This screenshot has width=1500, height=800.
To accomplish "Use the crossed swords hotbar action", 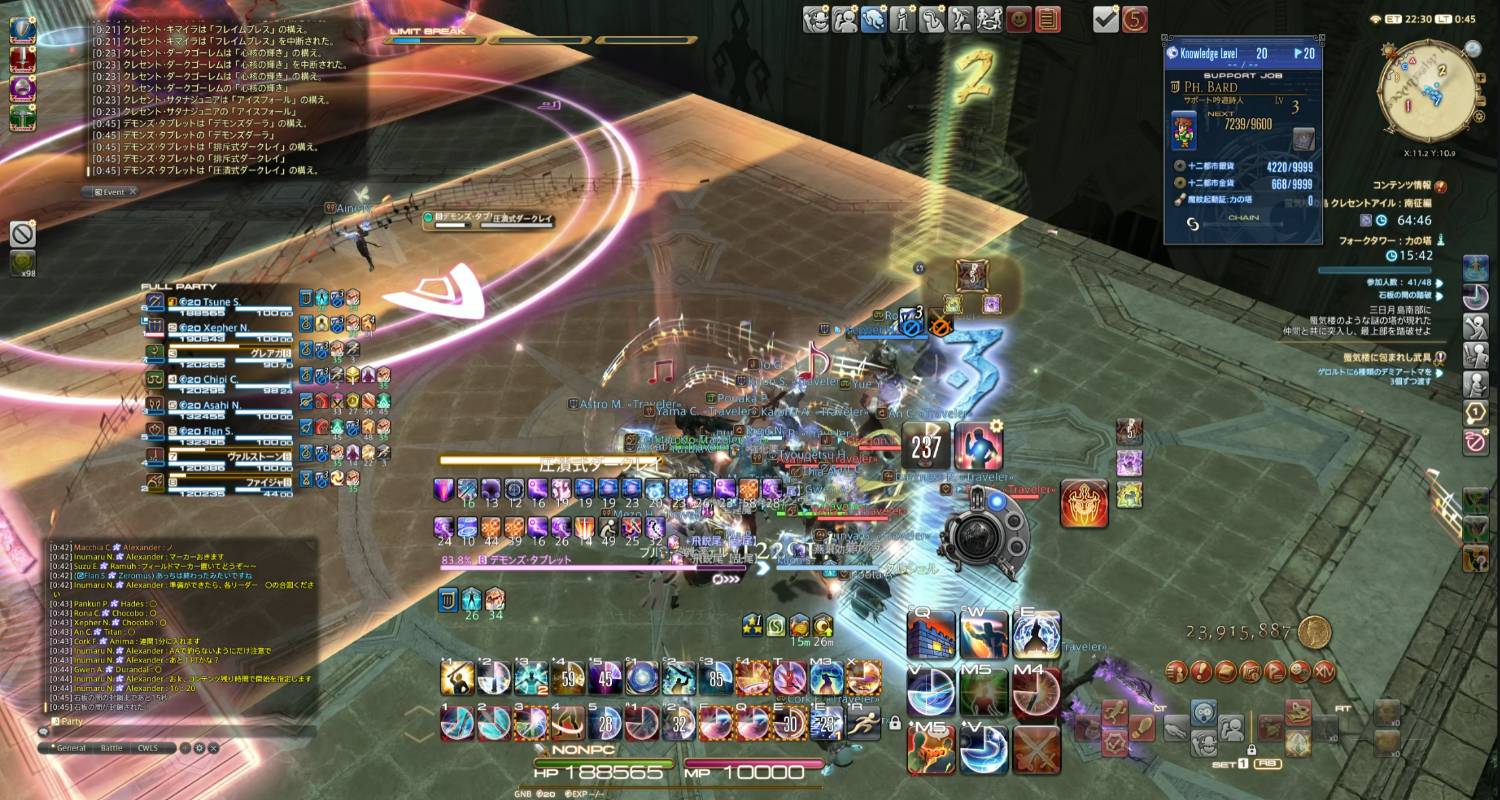I will pos(1037,750).
